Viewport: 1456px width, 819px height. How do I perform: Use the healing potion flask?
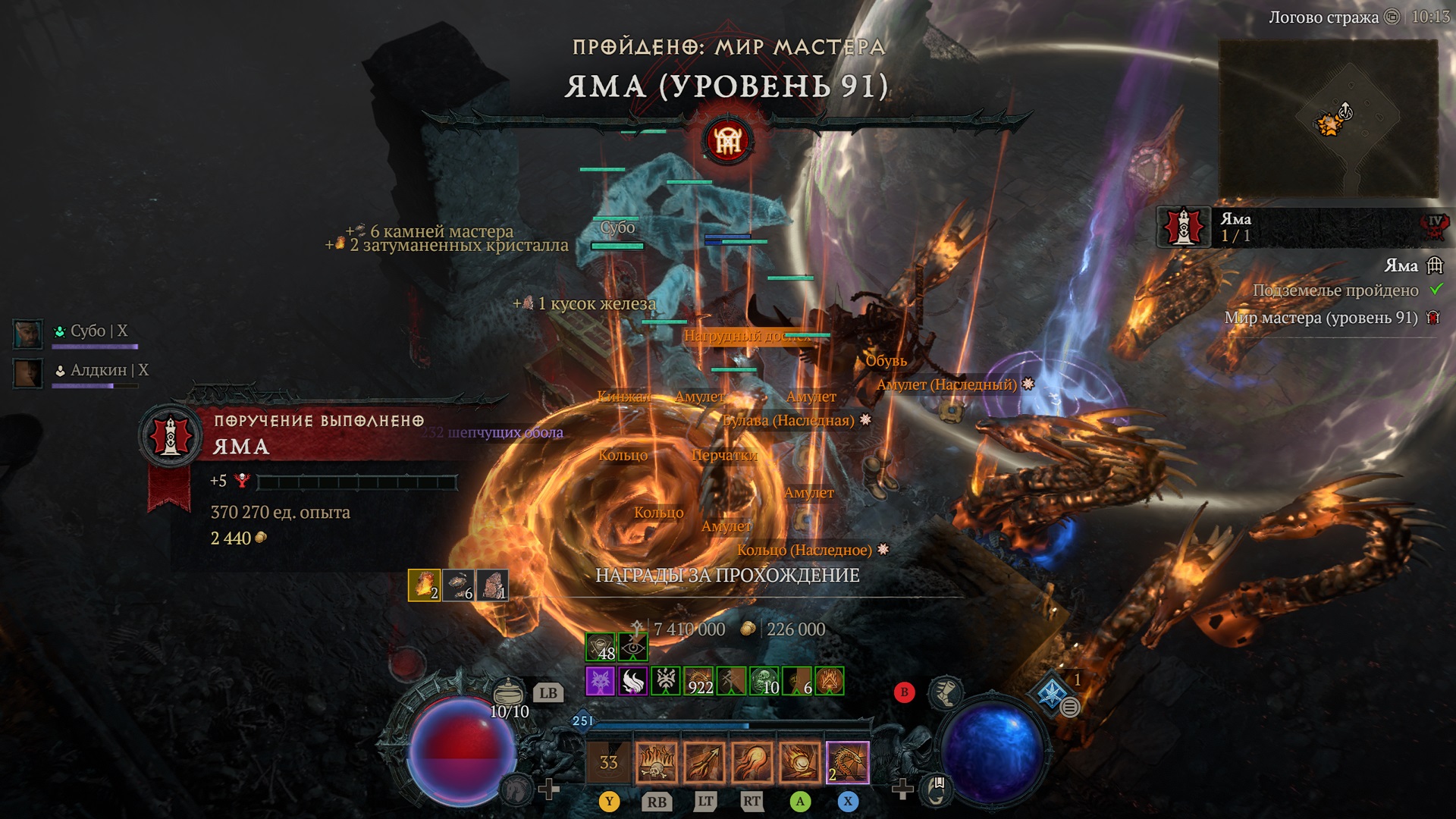coord(509,692)
